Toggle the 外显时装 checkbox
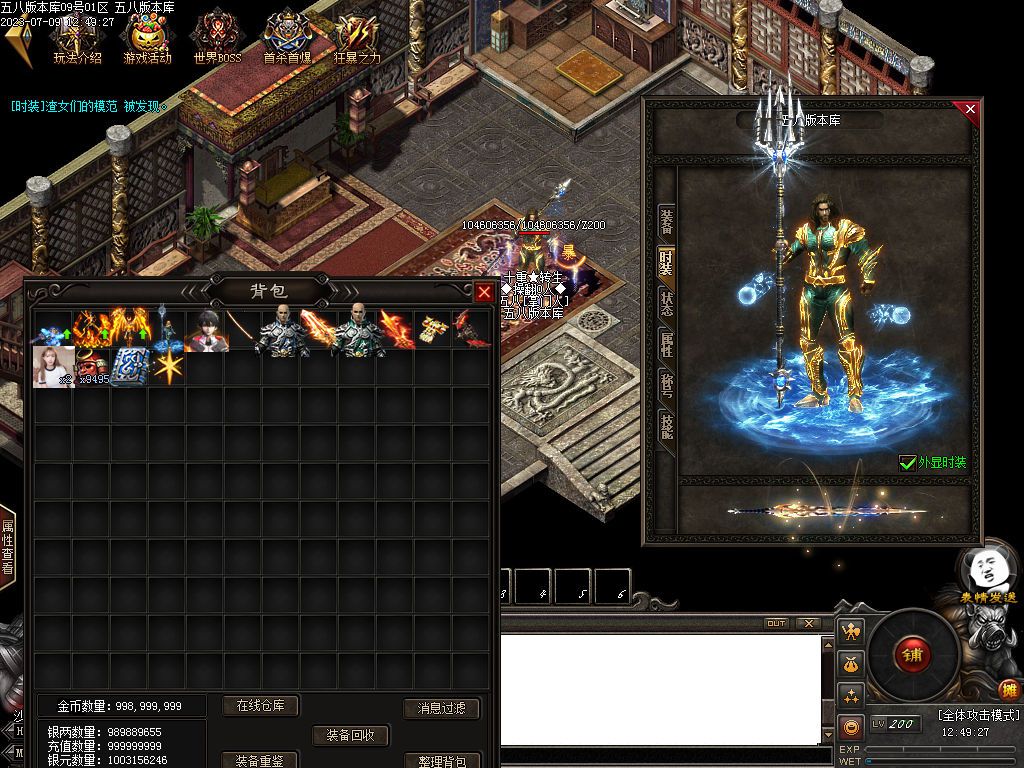 [x=907, y=462]
